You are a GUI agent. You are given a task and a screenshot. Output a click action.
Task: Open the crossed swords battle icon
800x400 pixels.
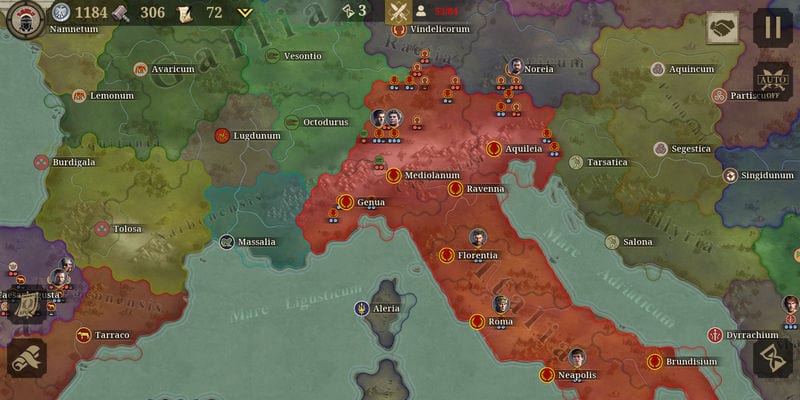tap(399, 13)
